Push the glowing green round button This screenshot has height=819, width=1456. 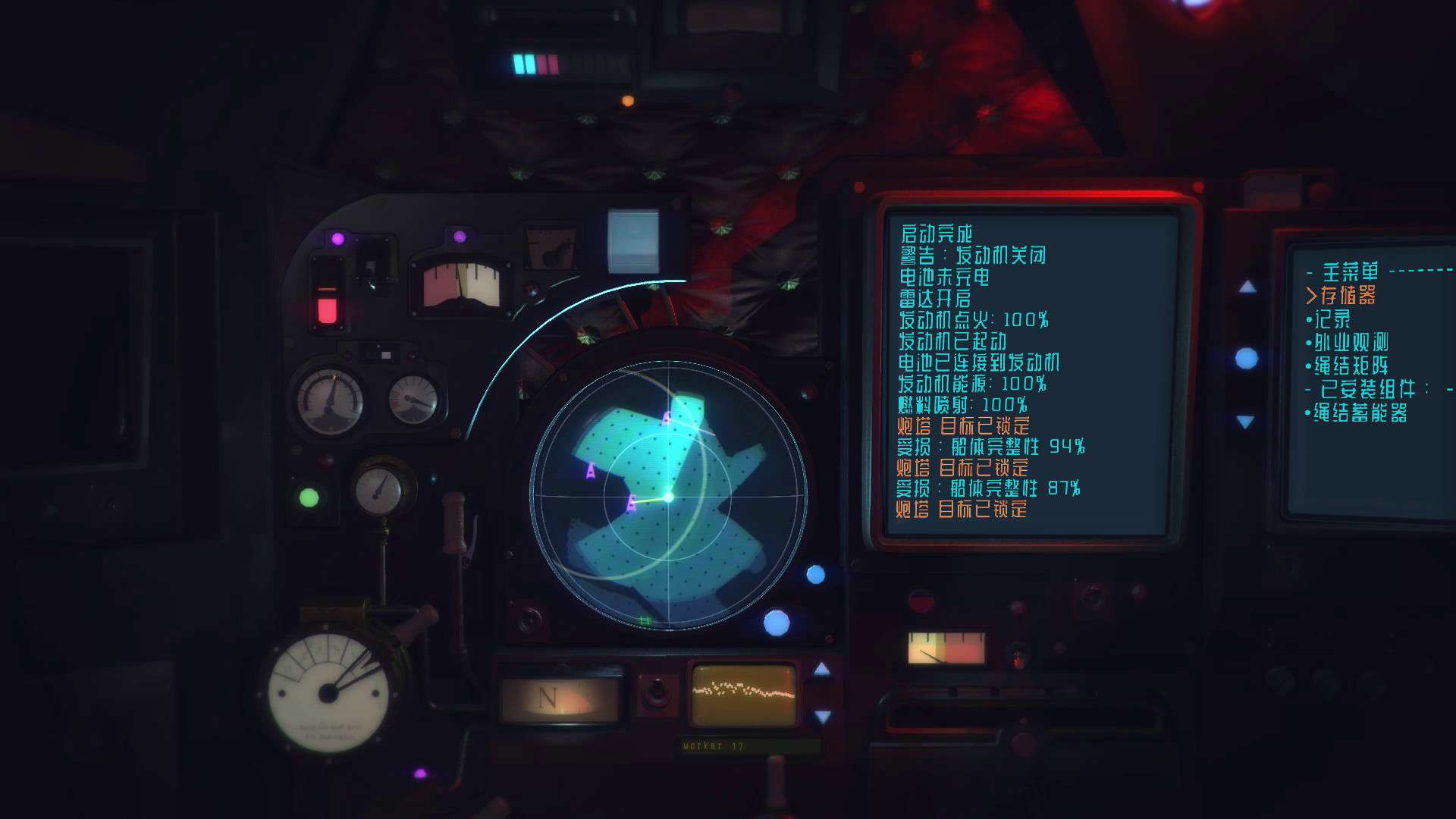tap(309, 497)
